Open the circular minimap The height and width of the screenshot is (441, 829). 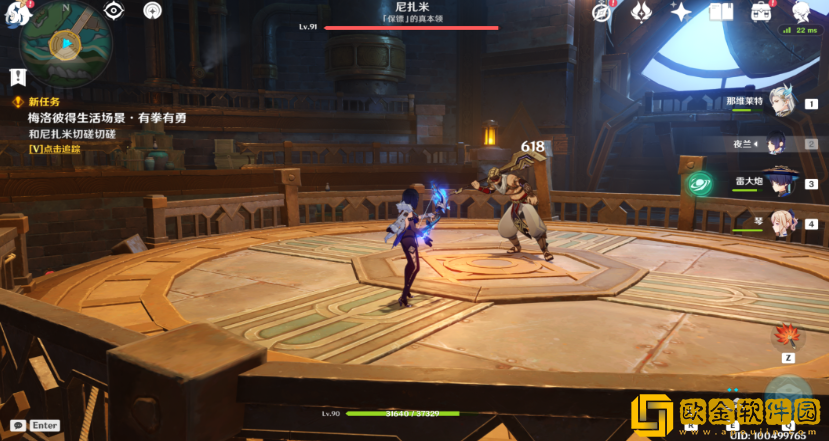tap(65, 45)
